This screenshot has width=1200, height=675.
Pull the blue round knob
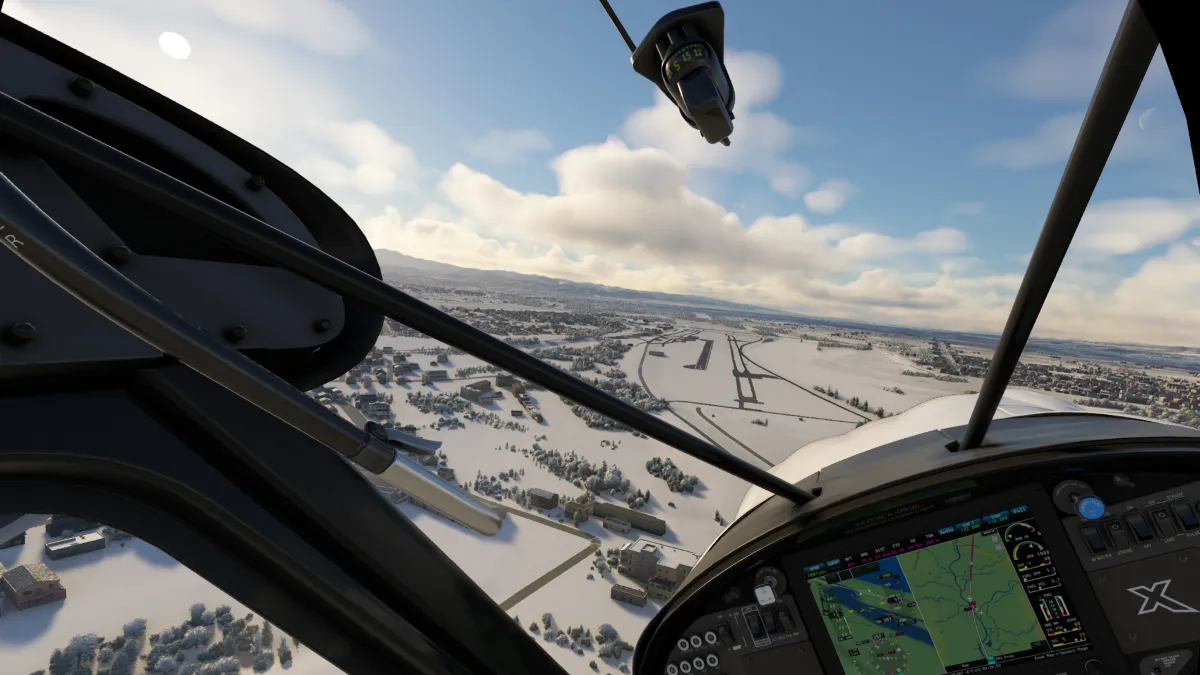(1091, 507)
